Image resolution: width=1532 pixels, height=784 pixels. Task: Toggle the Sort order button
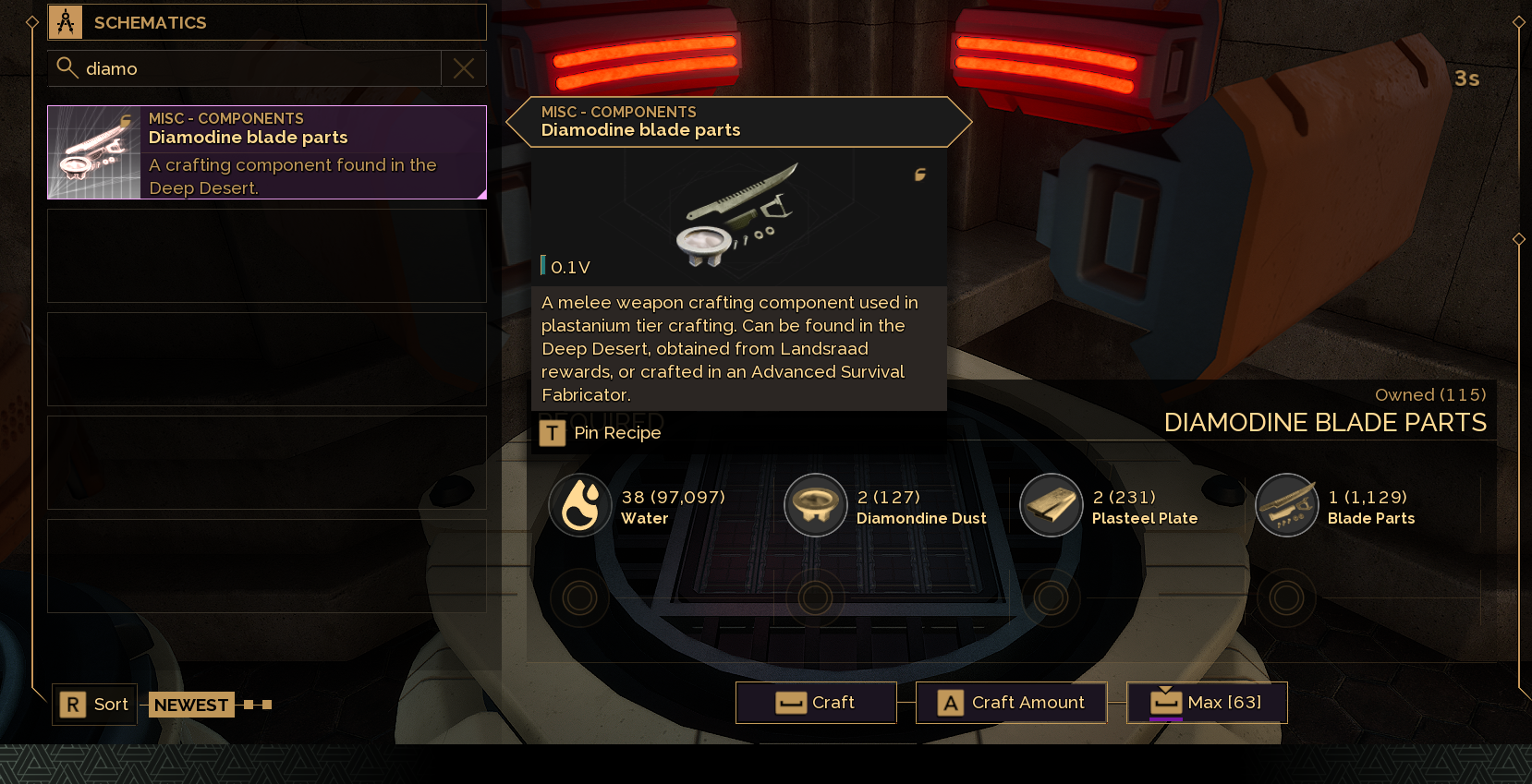click(x=95, y=705)
